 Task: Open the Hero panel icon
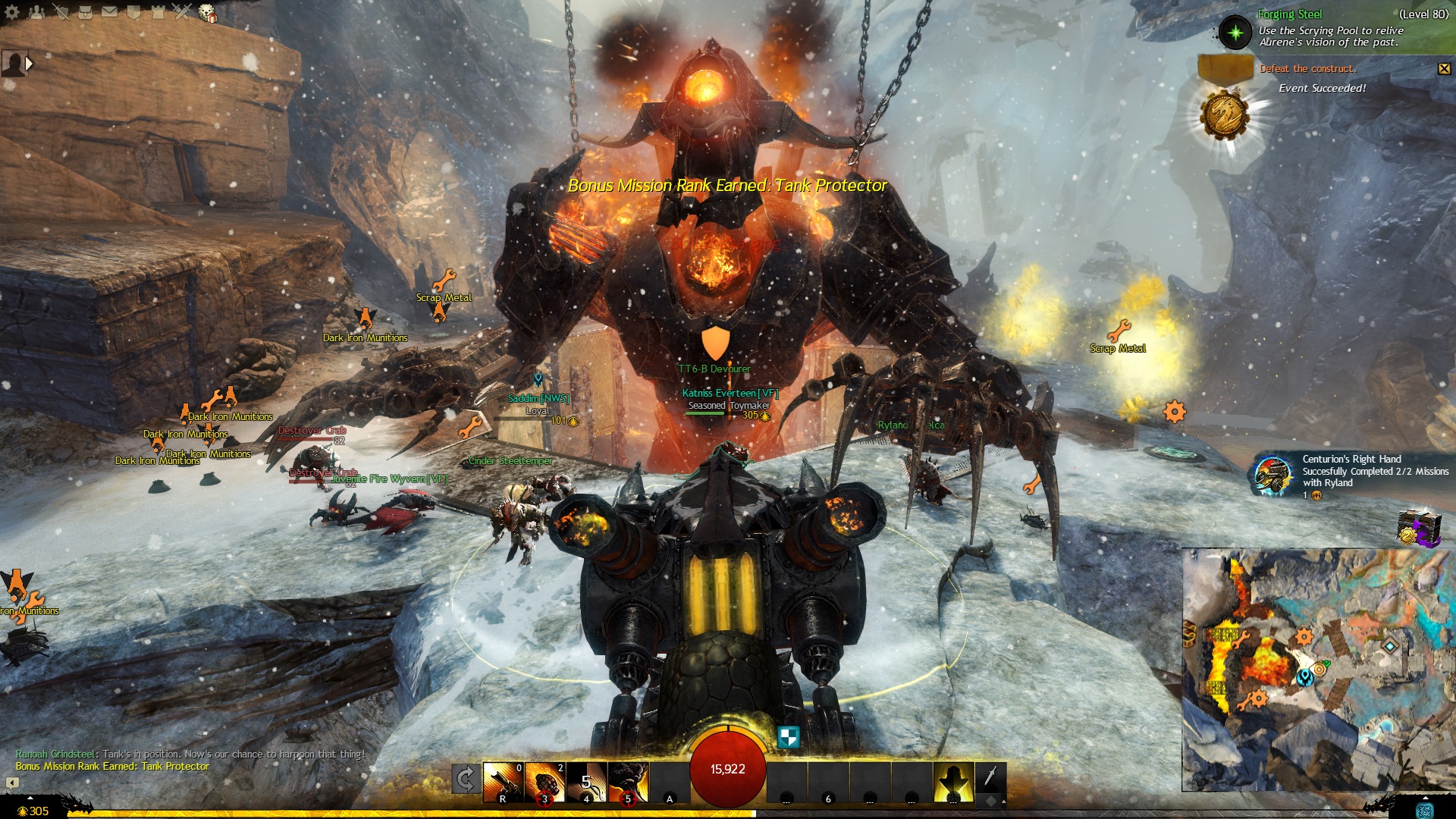[x=61, y=12]
